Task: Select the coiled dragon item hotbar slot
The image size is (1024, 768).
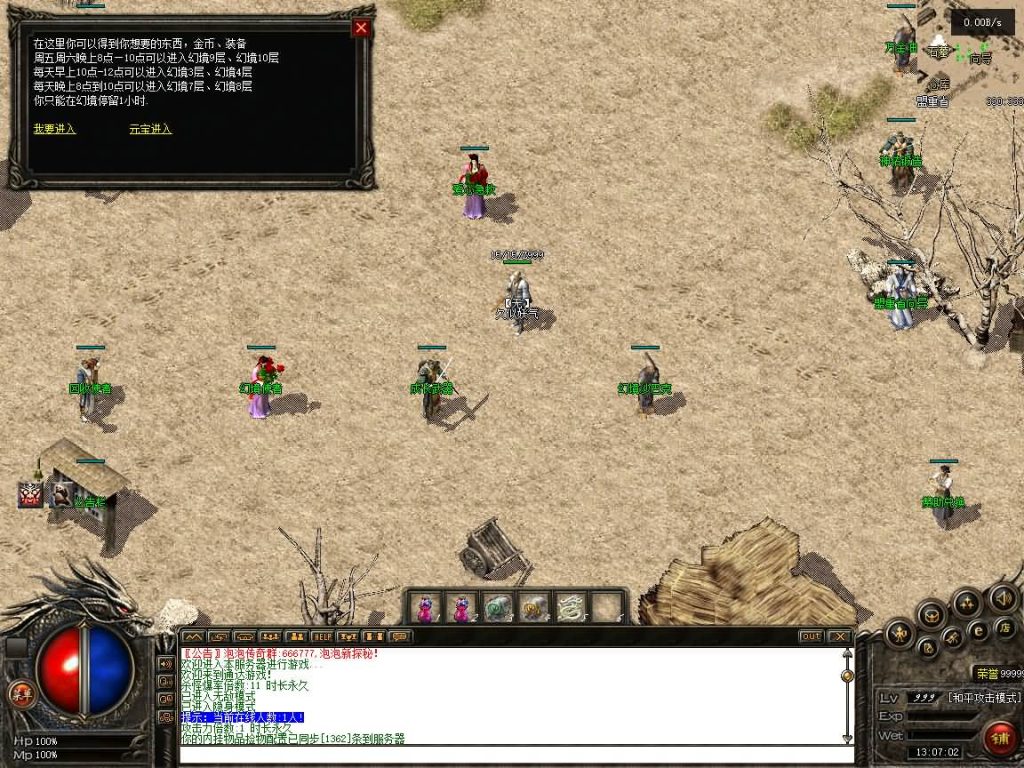Action: click(570, 607)
